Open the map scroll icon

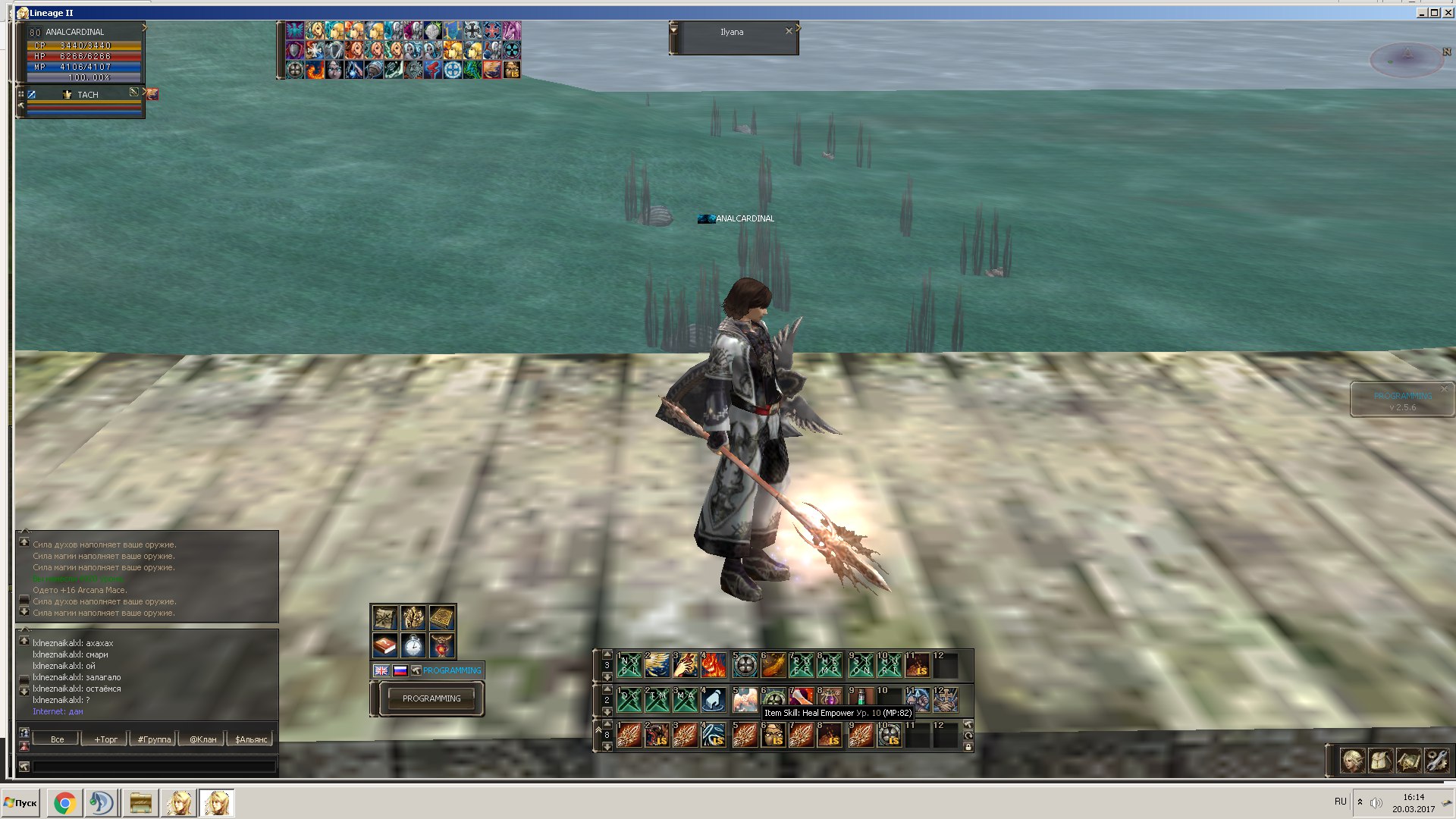point(1408,760)
